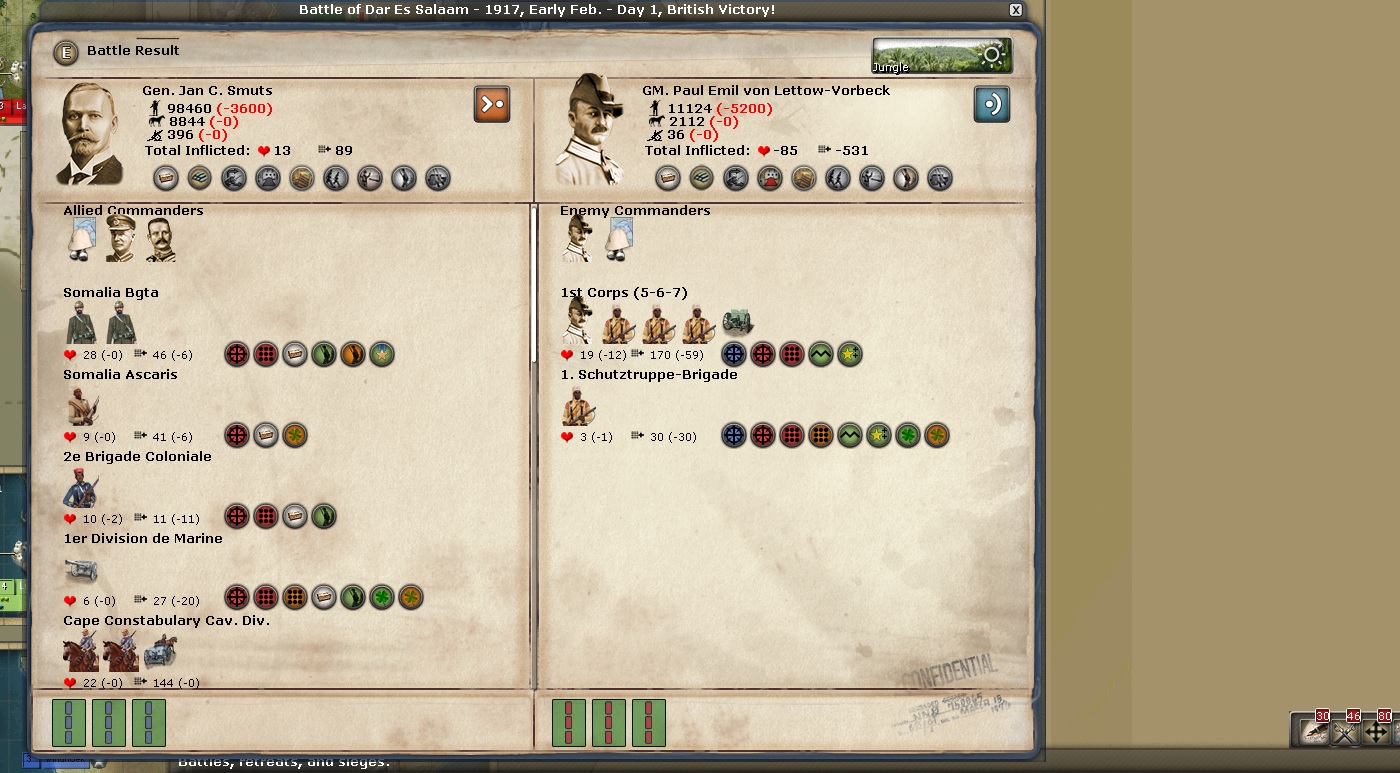Click the round E button beside Battle Result
This screenshot has width=1400, height=773.
click(x=66, y=52)
